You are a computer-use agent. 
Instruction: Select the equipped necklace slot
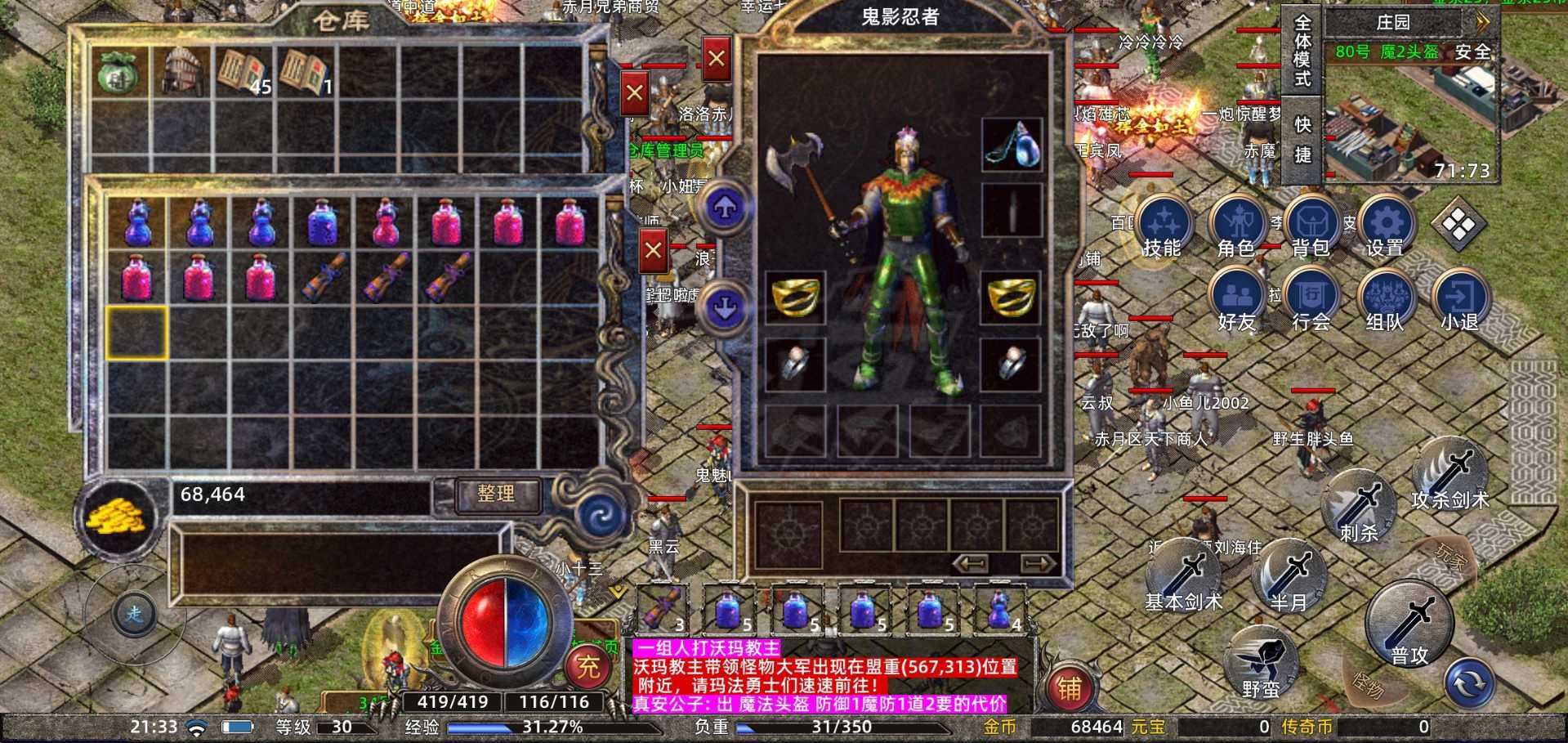[1012, 145]
